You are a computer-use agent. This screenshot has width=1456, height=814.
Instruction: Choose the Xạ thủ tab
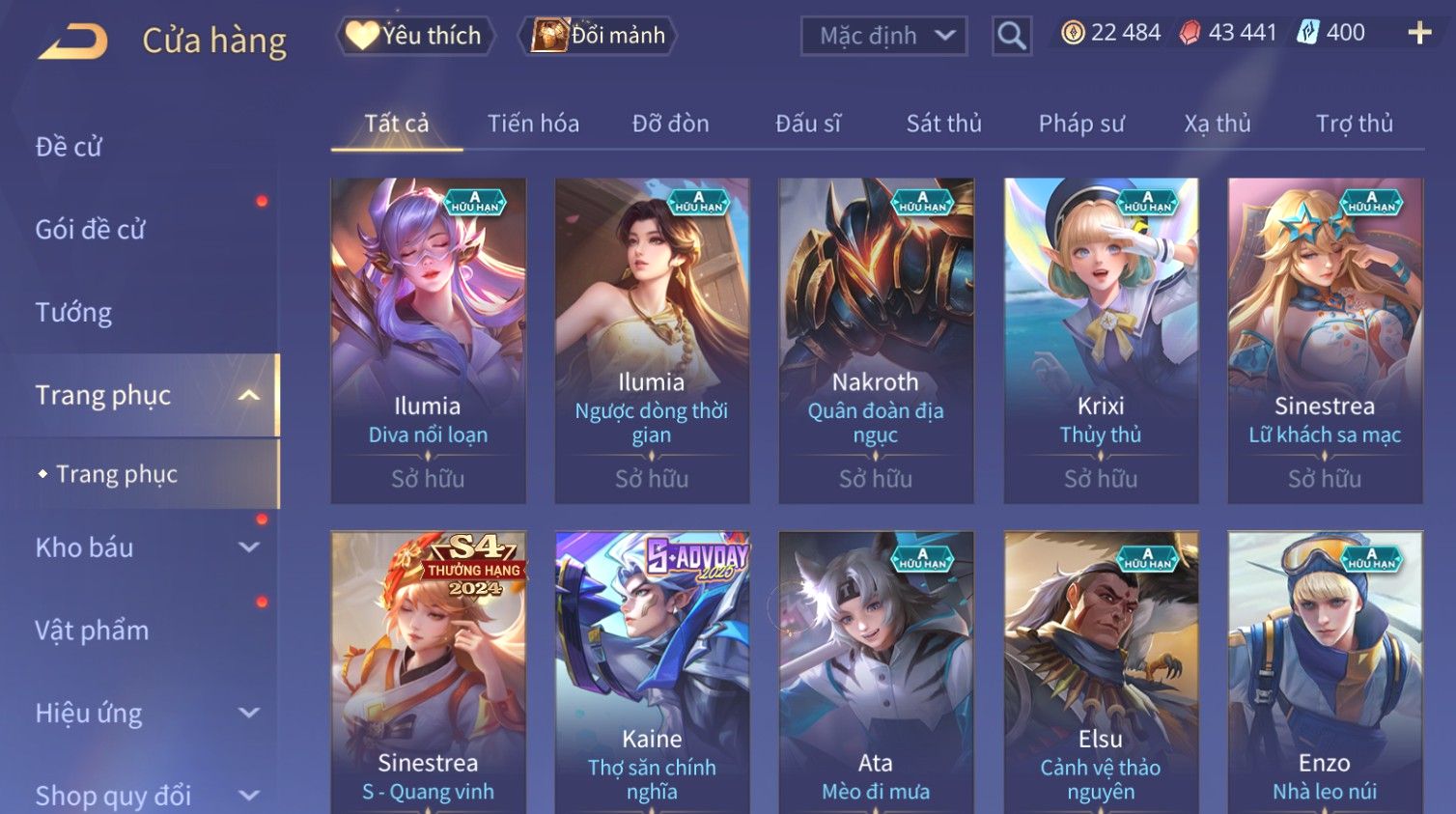click(x=1218, y=124)
